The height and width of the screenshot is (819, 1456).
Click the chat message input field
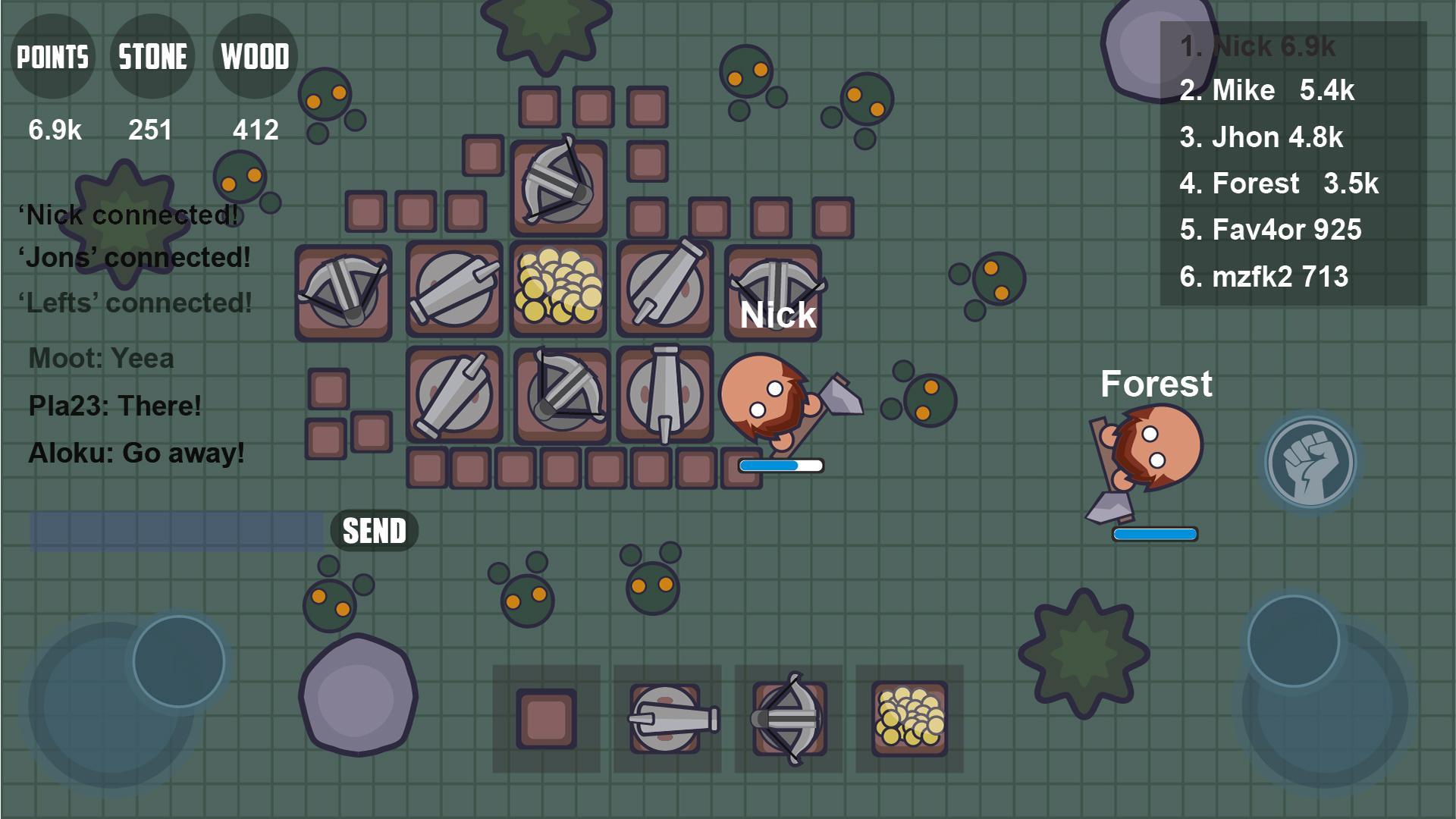[176, 530]
